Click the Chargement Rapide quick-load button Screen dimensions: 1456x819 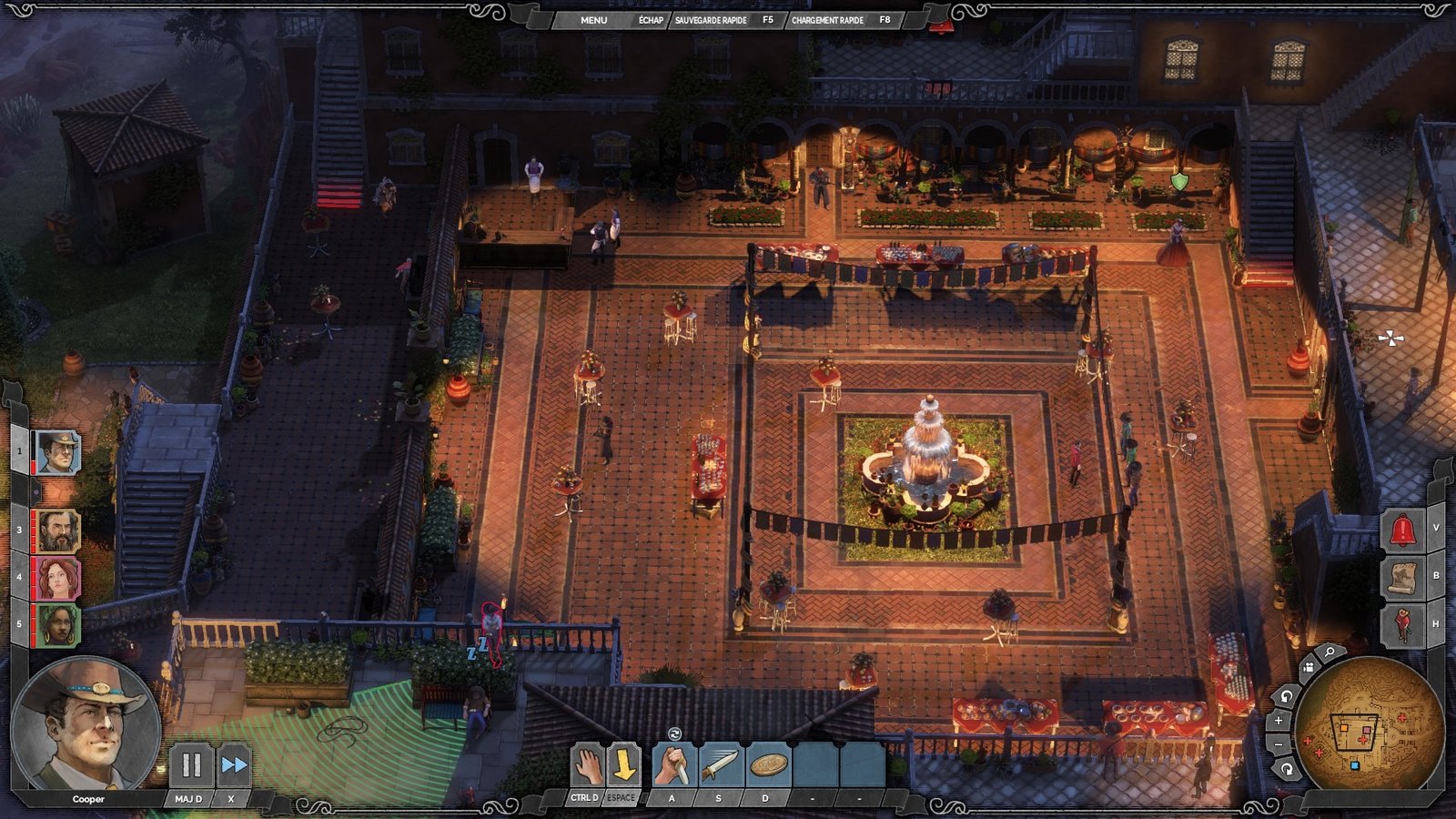pos(827,19)
